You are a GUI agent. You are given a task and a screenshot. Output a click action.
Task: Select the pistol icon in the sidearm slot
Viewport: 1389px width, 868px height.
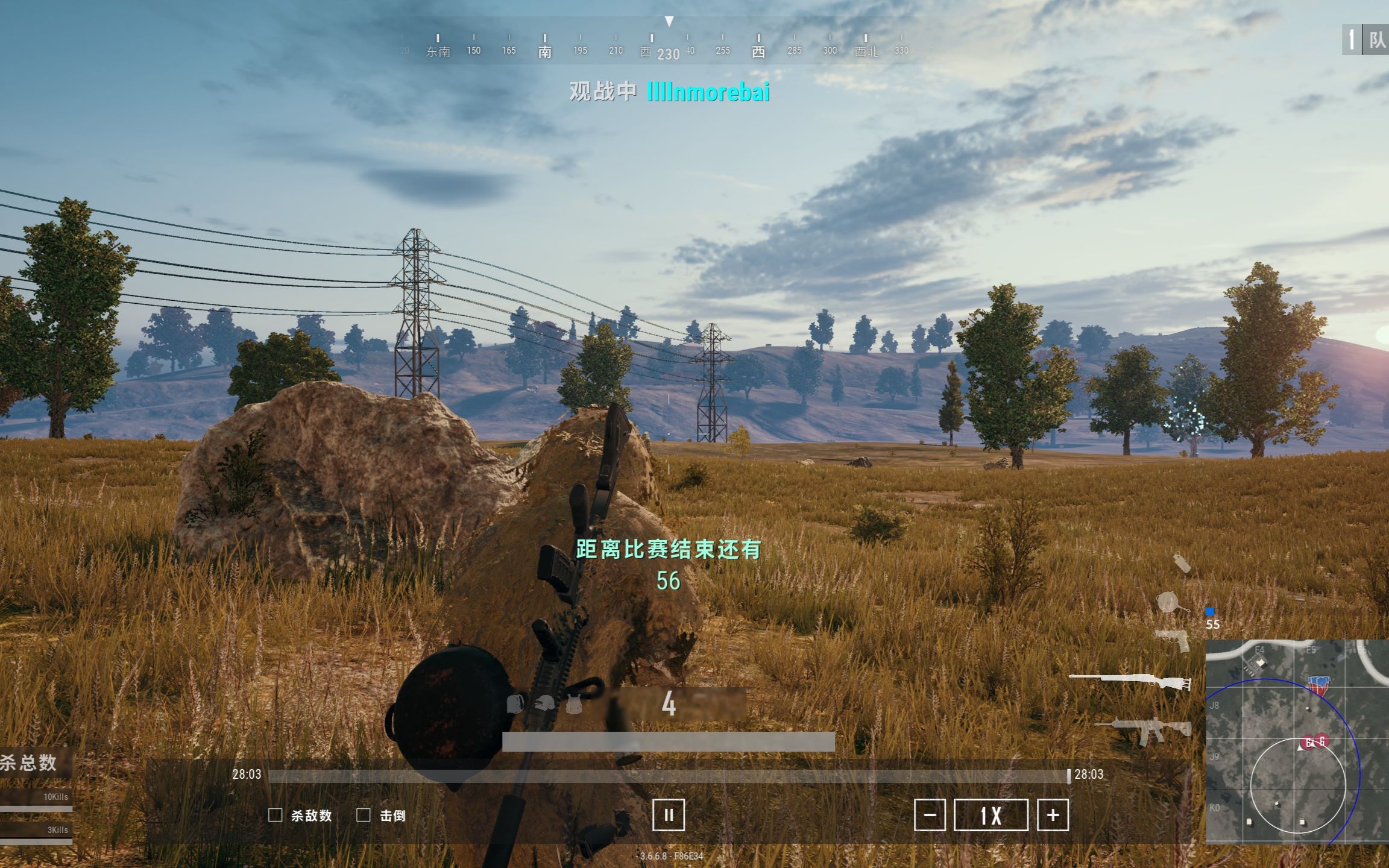[1173, 640]
